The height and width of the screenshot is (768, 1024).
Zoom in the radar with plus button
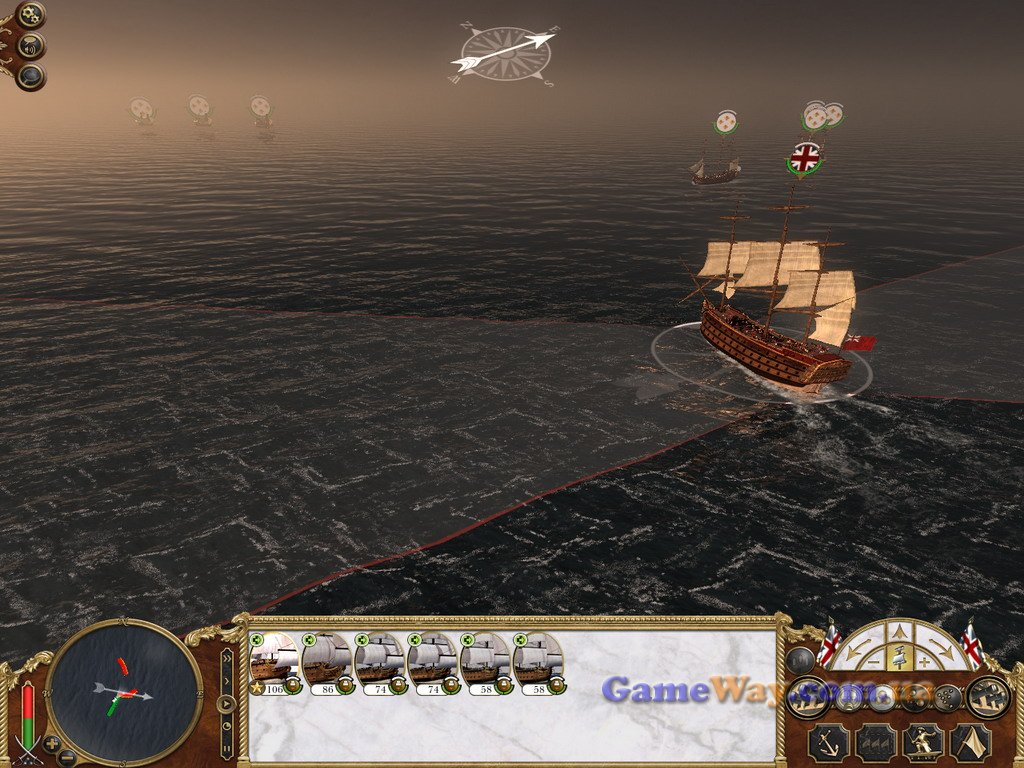[52, 743]
